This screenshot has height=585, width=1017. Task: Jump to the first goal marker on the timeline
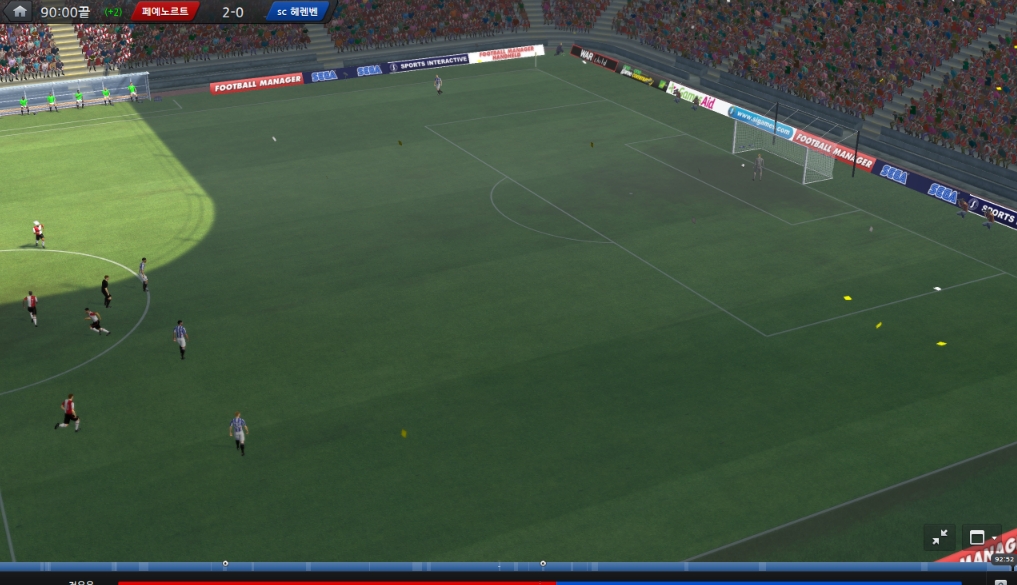pyautogui.click(x=225, y=563)
